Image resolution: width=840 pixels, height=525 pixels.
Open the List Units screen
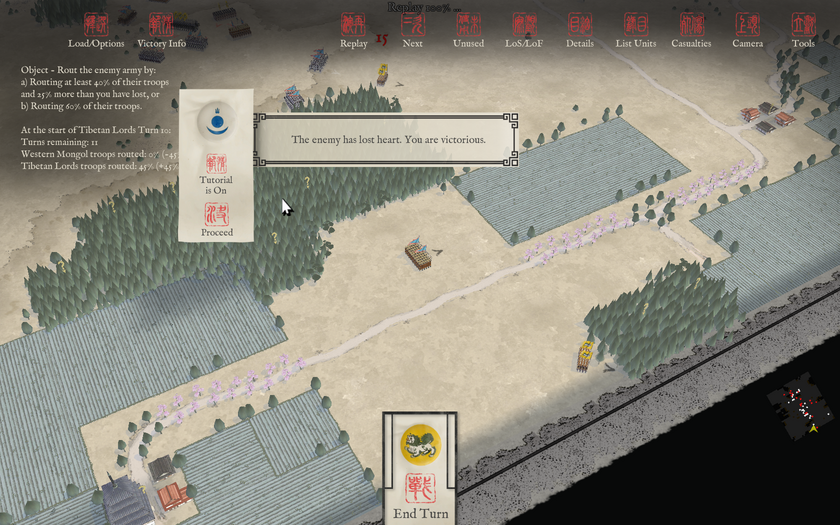tap(636, 30)
